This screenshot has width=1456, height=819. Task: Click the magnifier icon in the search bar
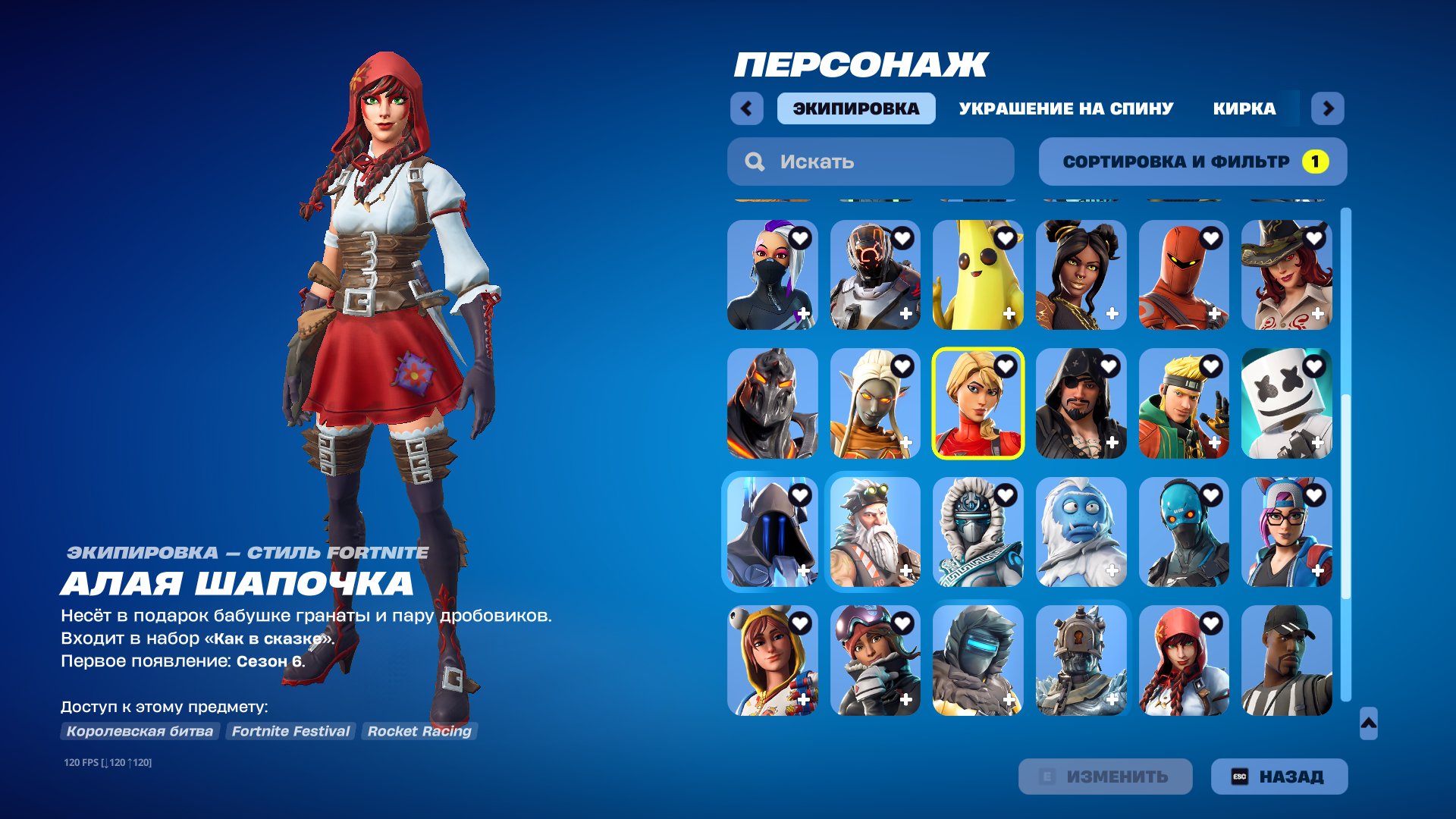(x=755, y=161)
